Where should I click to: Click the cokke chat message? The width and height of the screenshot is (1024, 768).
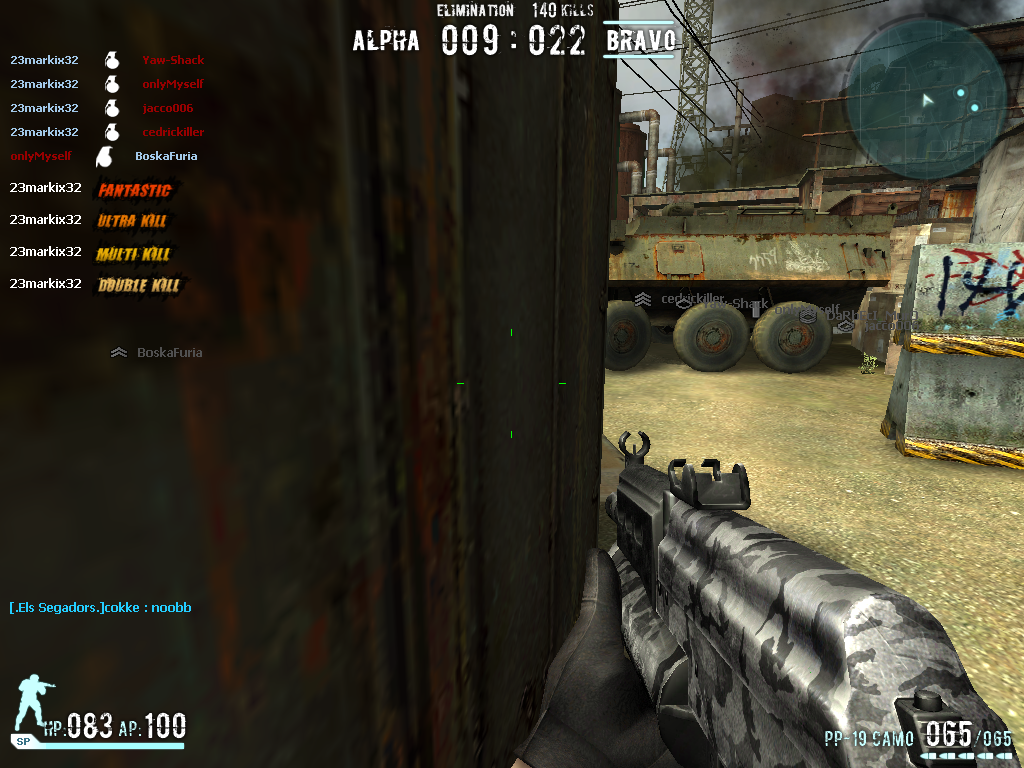[100, 608]
